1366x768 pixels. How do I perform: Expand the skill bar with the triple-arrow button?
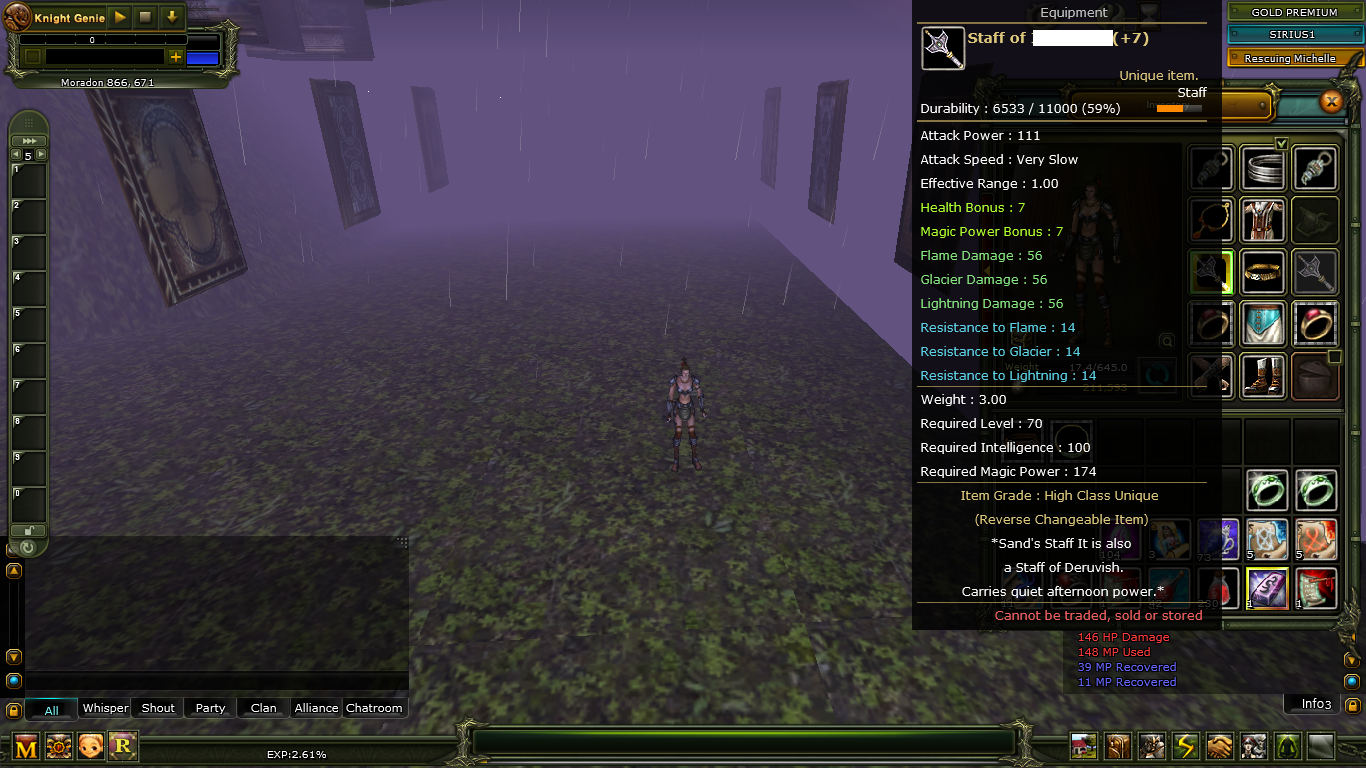[29, 140]
